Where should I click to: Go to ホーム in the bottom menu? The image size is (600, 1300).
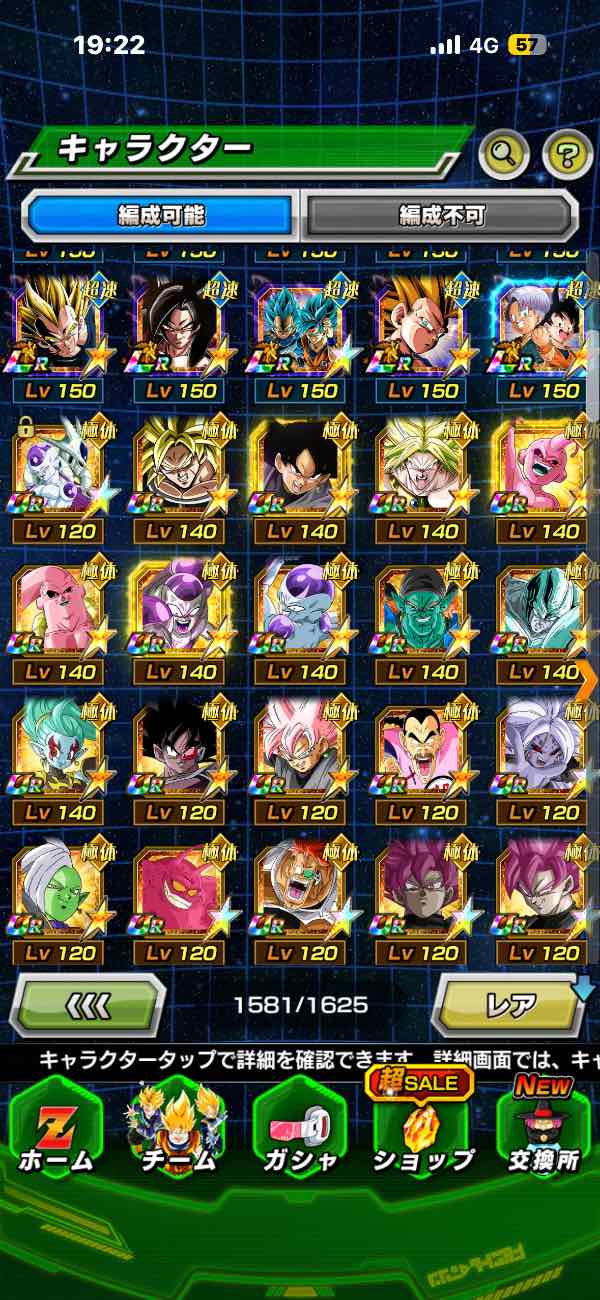click(56, 1130)
